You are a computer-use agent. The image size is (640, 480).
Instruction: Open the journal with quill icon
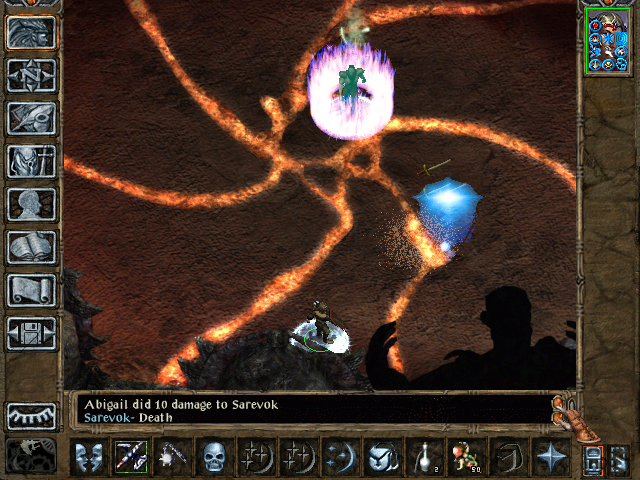31,118
